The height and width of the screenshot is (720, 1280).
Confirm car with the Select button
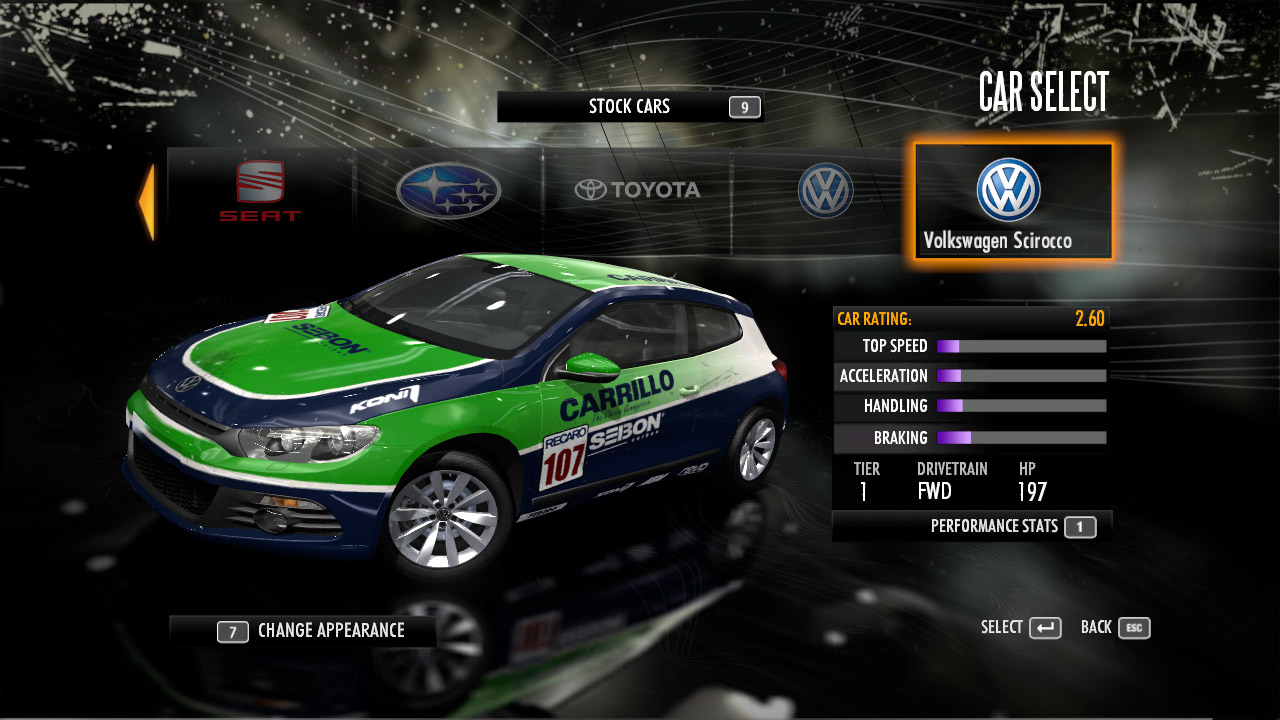pos(1021,628)
